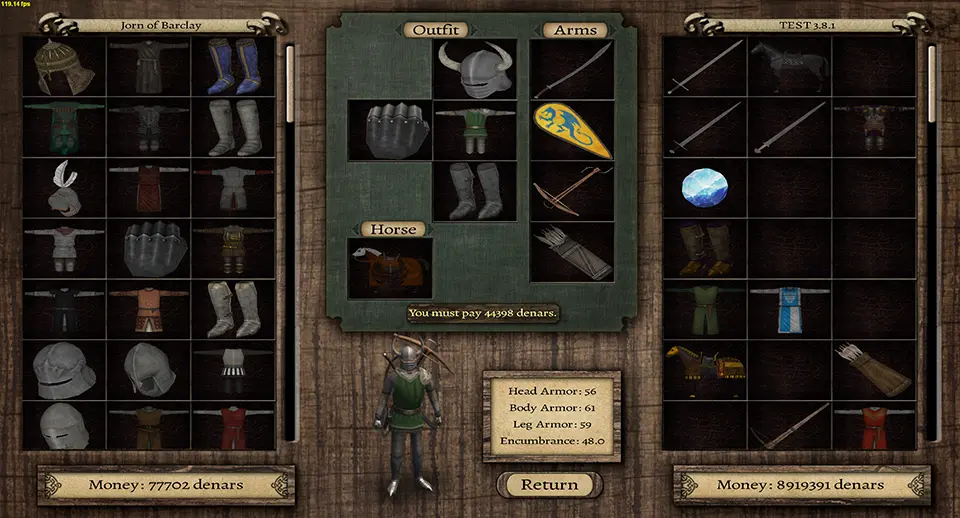Select the blue and white tabard
Screen dimensions: 960x518
790,309
